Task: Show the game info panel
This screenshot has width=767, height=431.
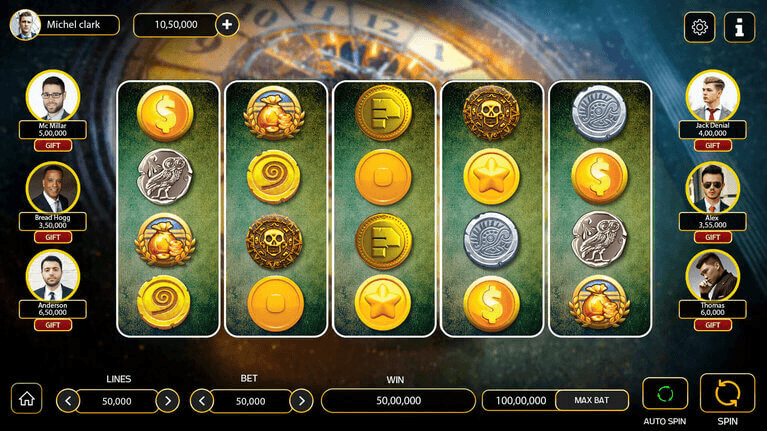Action: pos(739,27)
